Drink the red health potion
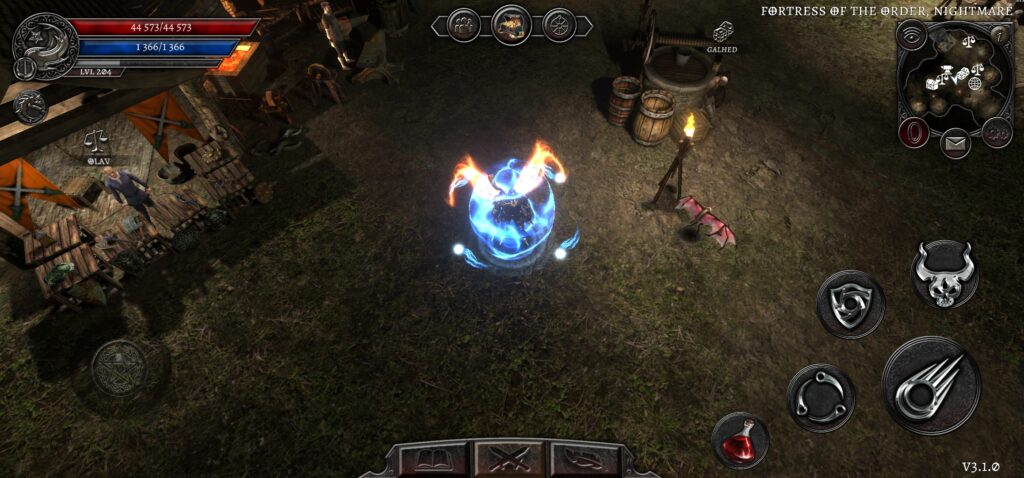Viewport: 1024px width, 478px height. click(741, 440)
